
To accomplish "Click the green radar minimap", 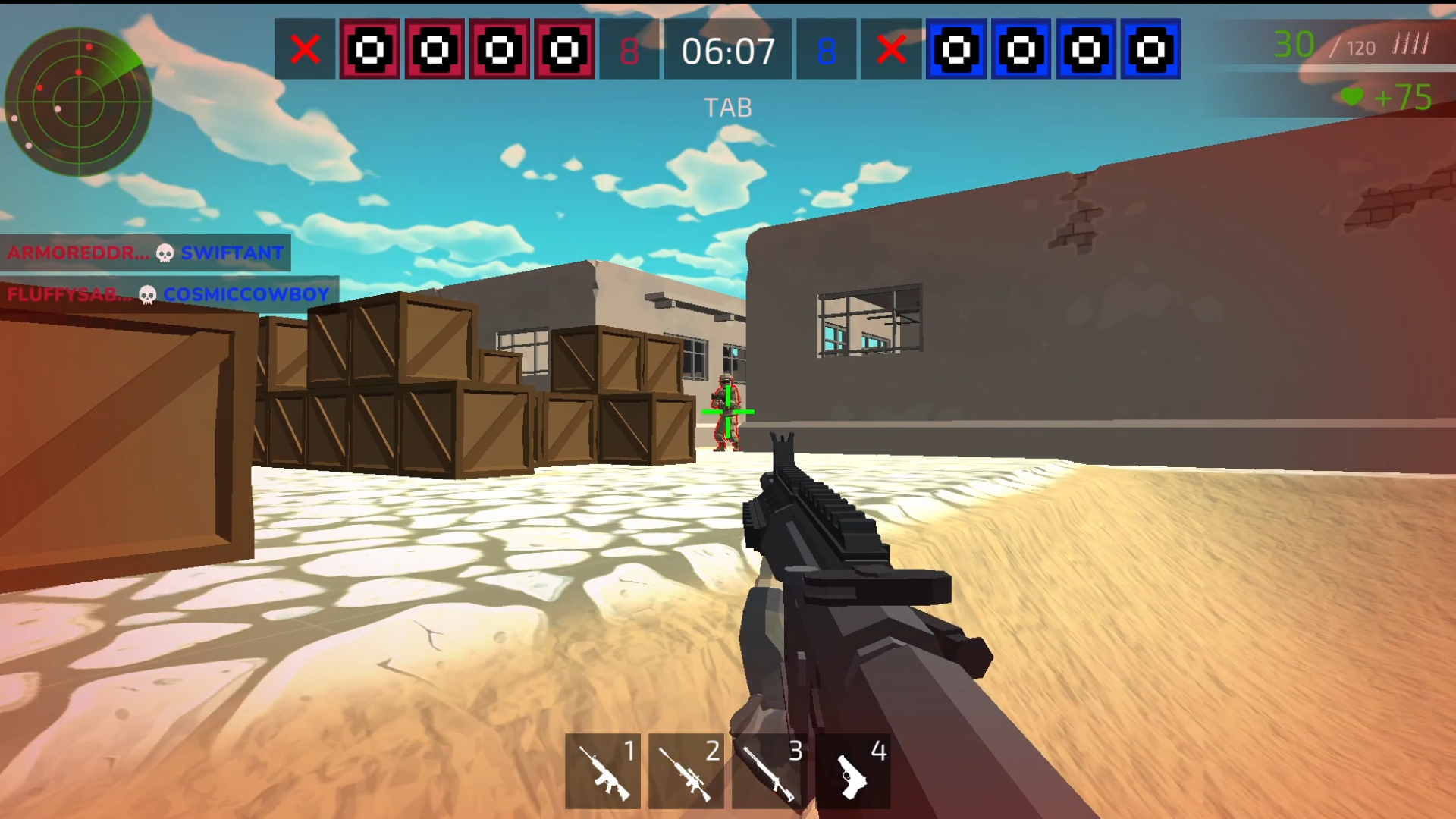I will tap(81, 102).
